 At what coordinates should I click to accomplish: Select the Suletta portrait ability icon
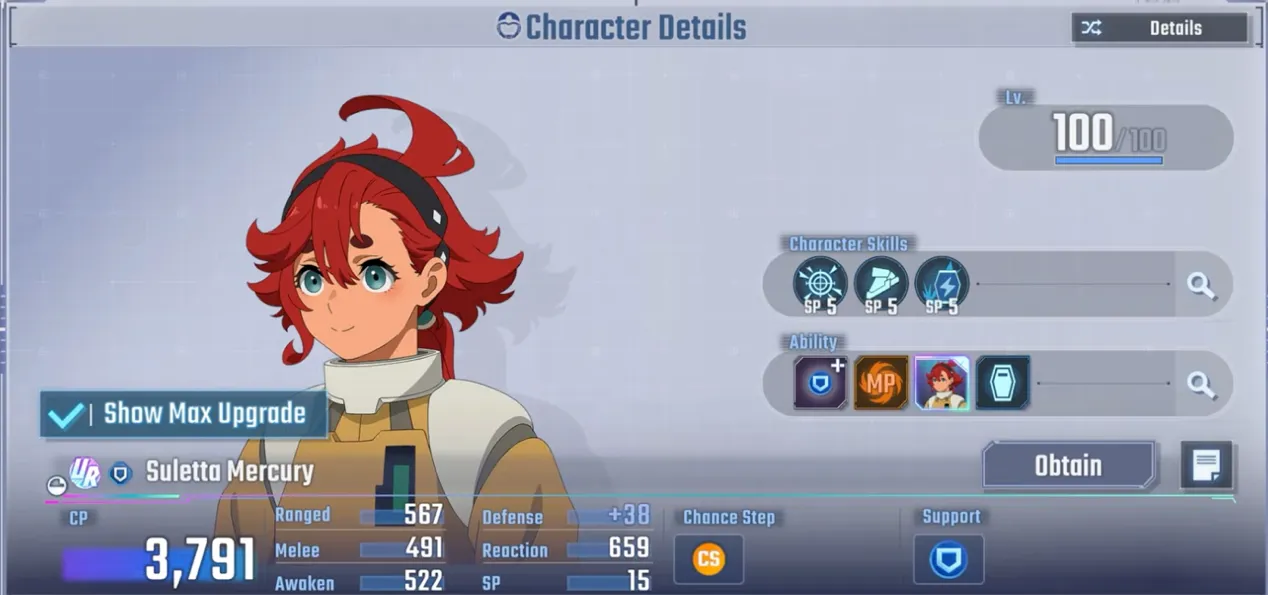[942, 383]
